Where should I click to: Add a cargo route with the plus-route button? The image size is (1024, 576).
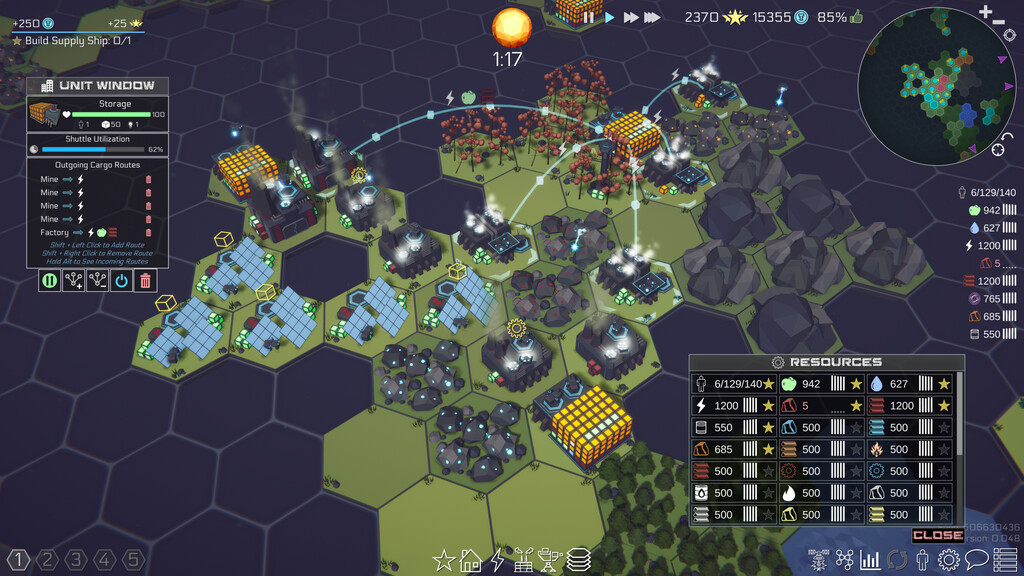pyautogui.click(x=73, y=281)
